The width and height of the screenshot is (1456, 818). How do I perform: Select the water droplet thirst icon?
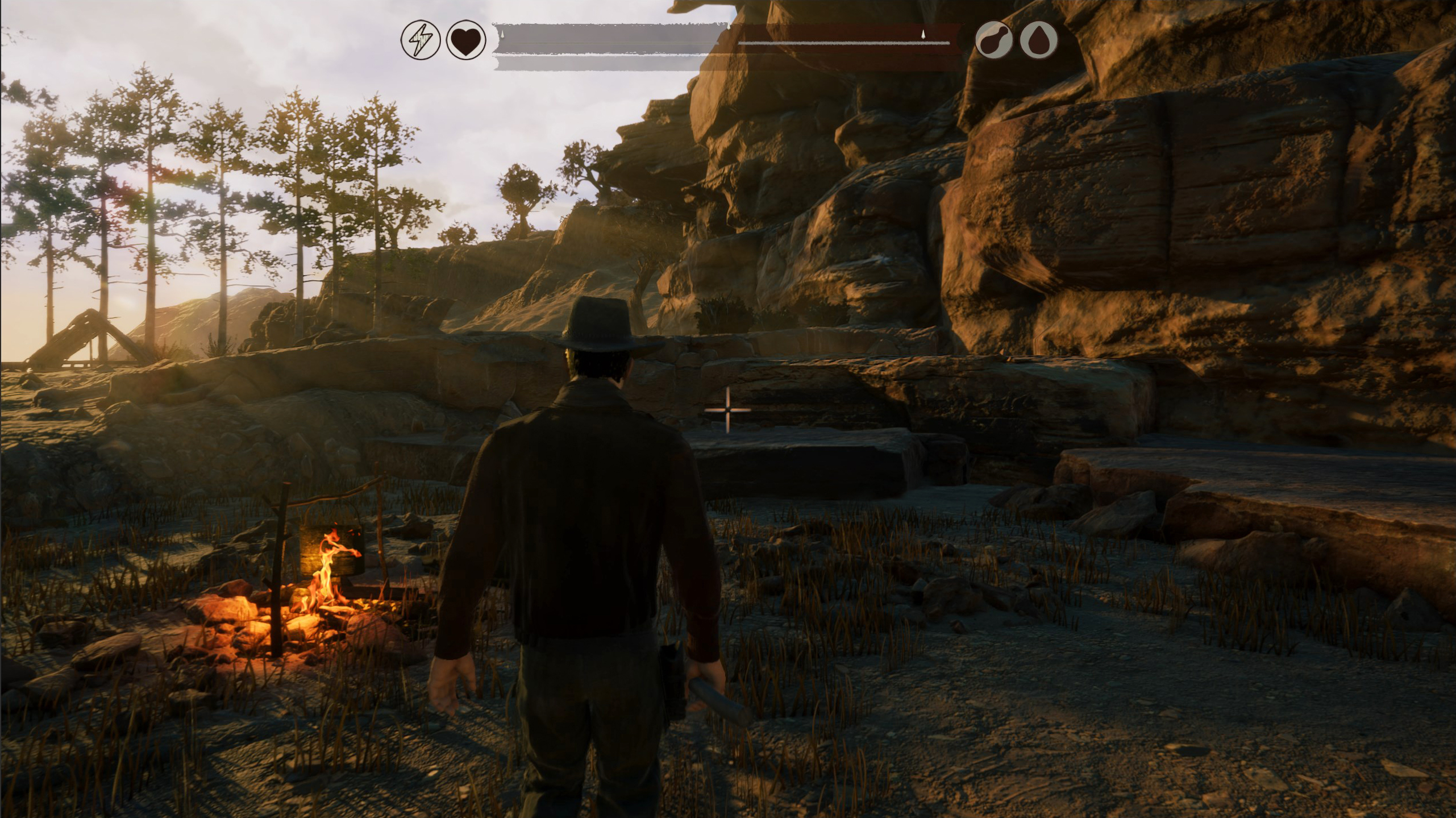coord(1039,40)
